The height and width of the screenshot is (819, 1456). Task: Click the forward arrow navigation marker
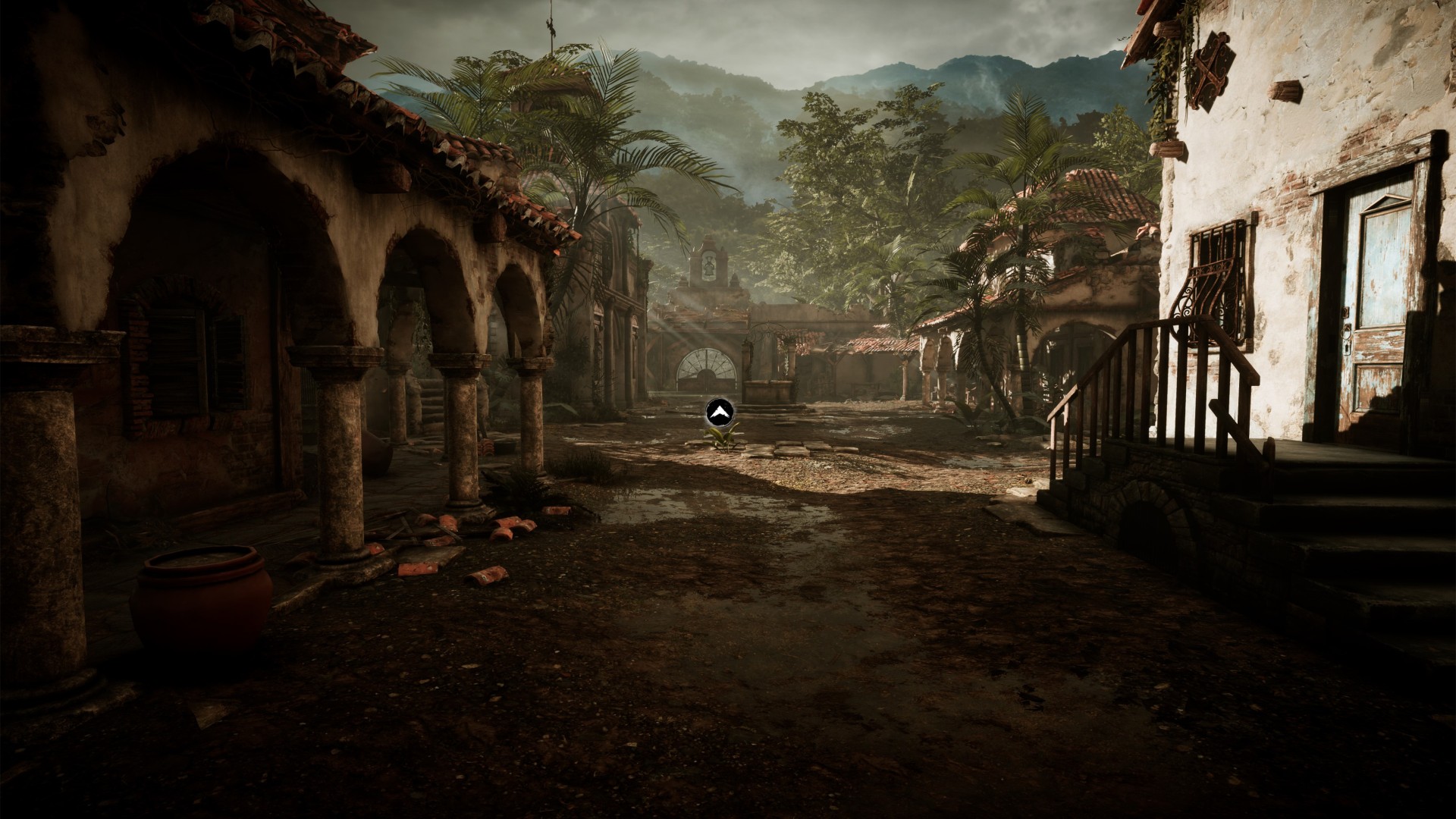718,412
